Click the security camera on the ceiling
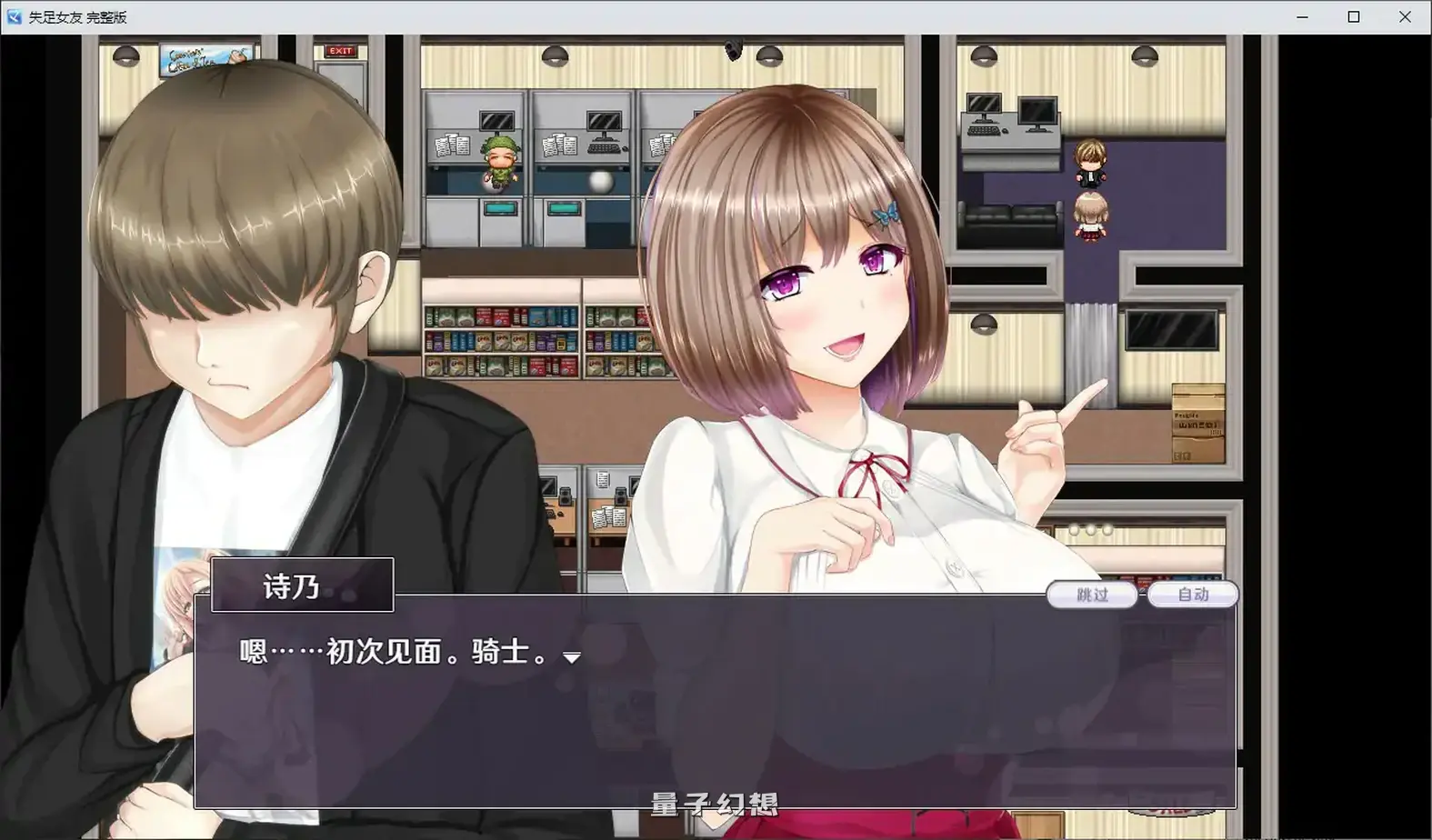Screen dimensions: 1432x840 733,50
